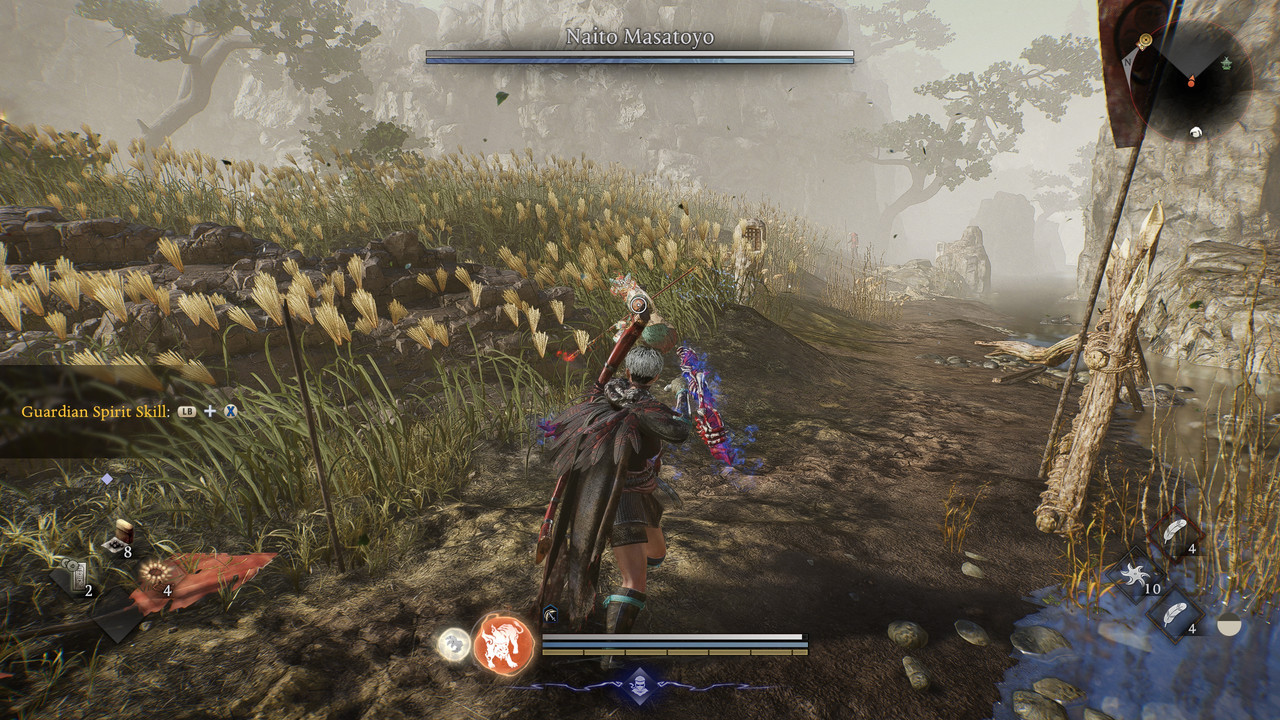
Task: Select the white secondary guardian spirit orb
Action: coord(454,644)
